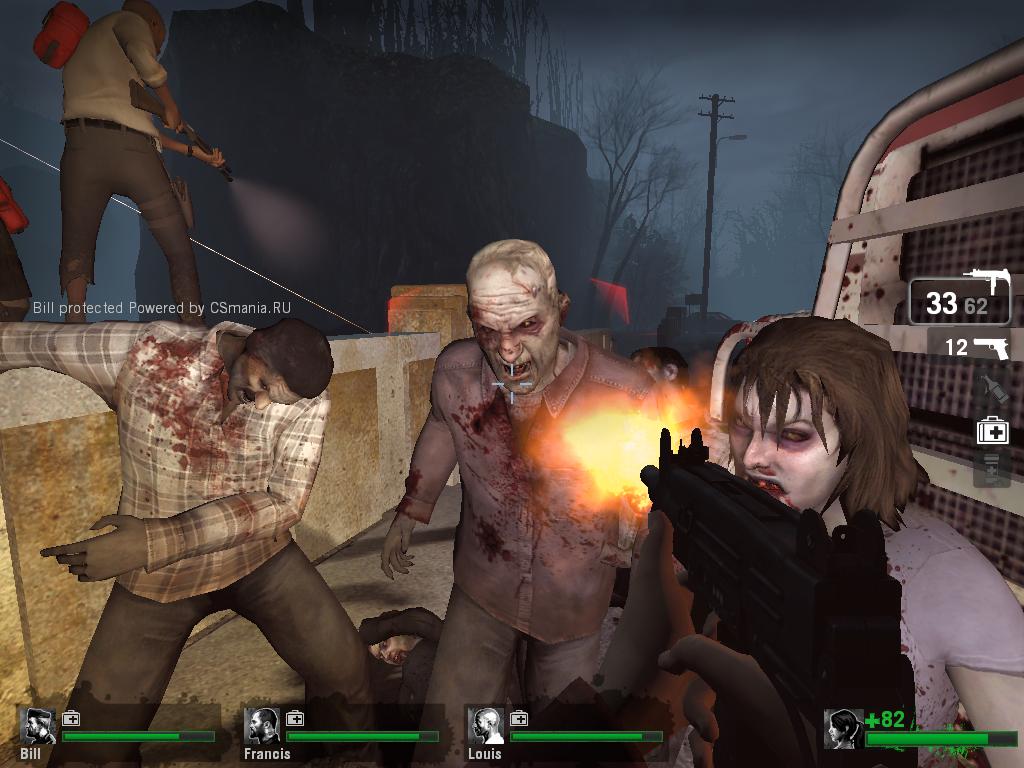1024x768 pixels.
Task: Click the medkit icon beside Louis
Action: (519, 718)
